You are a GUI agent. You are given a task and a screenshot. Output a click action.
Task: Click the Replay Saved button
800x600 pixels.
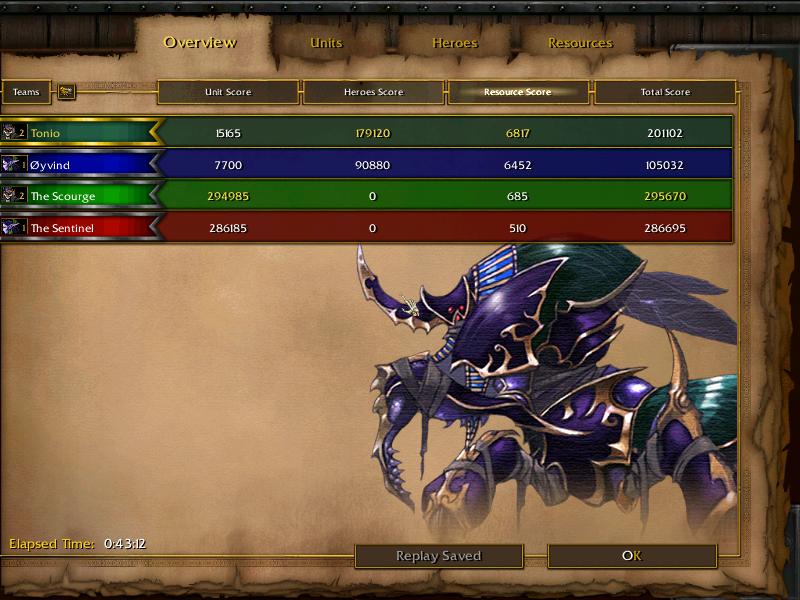click(x=438, y=556)
